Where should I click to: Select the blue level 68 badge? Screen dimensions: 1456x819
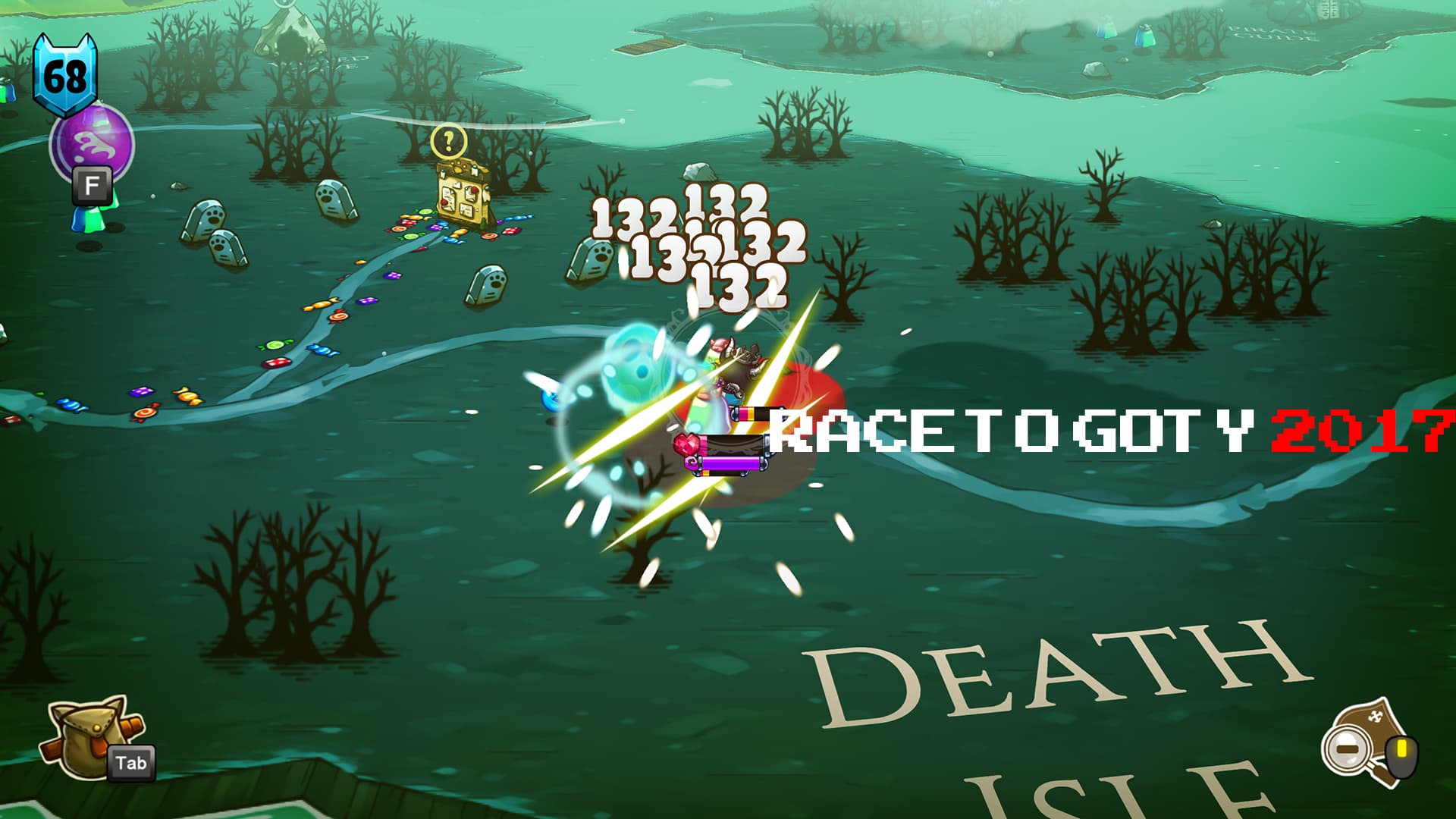click(67, 76)
